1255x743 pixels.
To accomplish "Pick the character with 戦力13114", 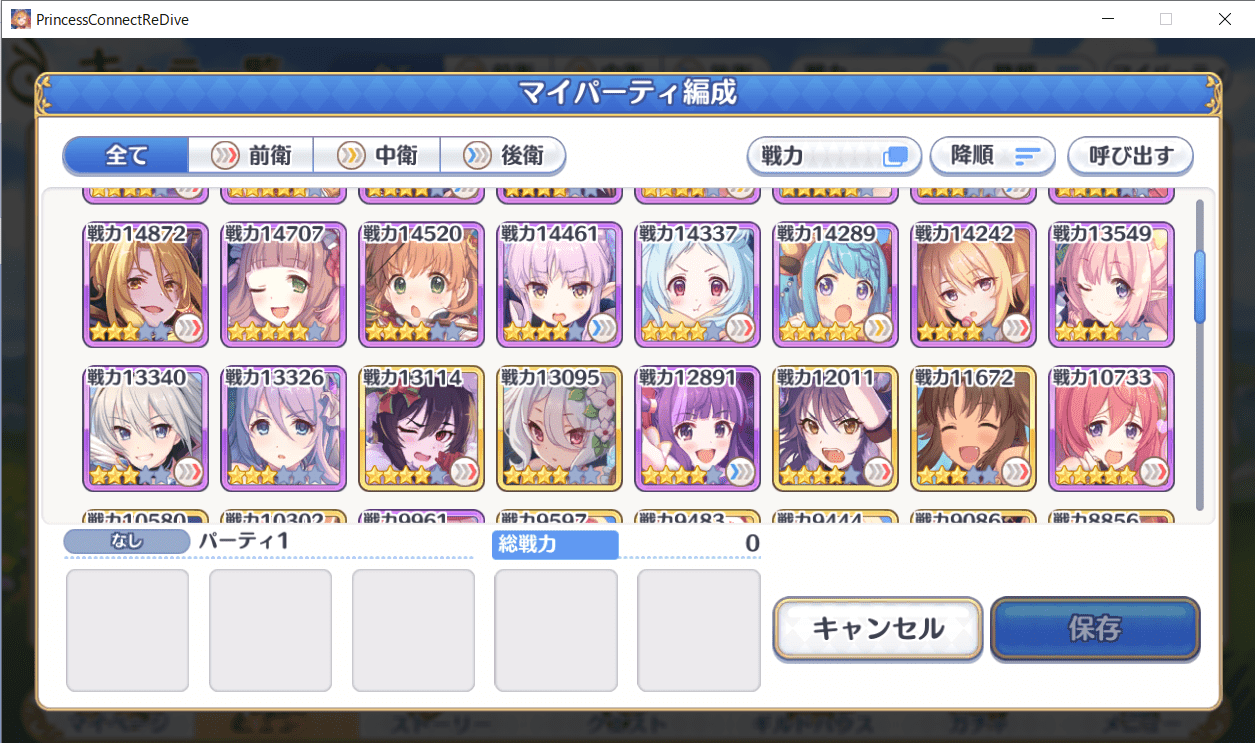I will [x=422, y=429].
